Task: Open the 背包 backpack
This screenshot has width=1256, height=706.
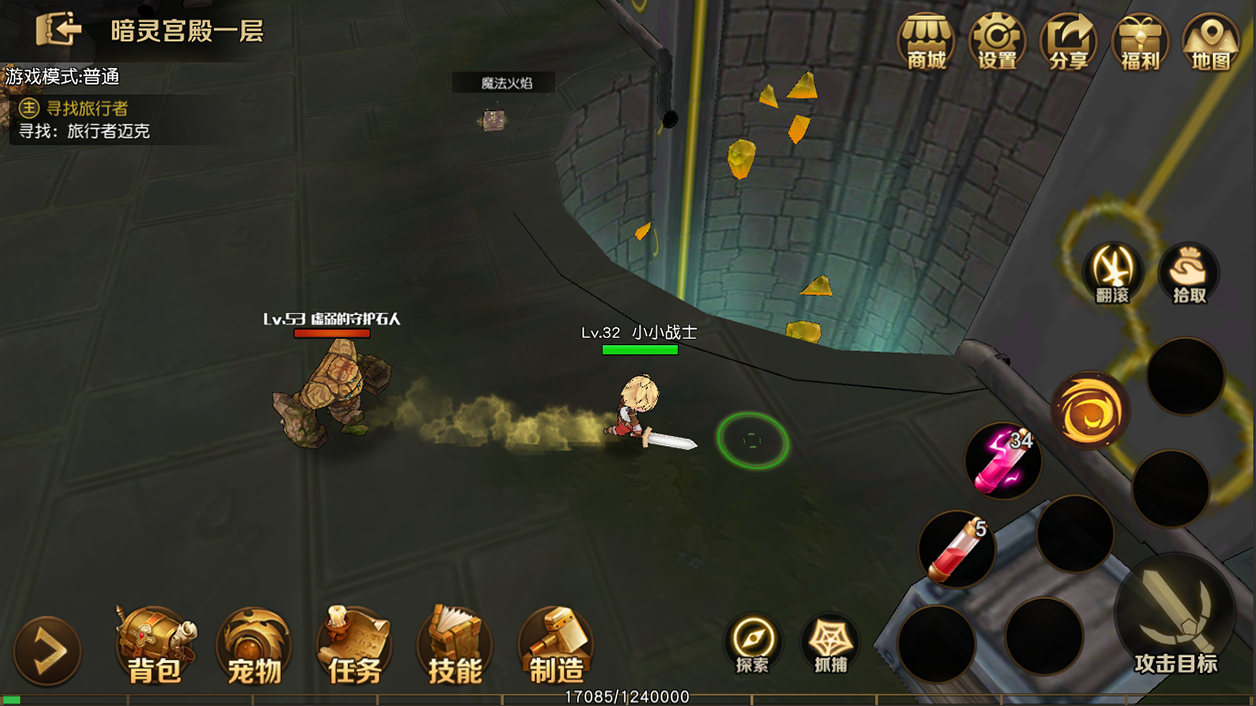Action: pyautogui.click(x=155, y=646)
